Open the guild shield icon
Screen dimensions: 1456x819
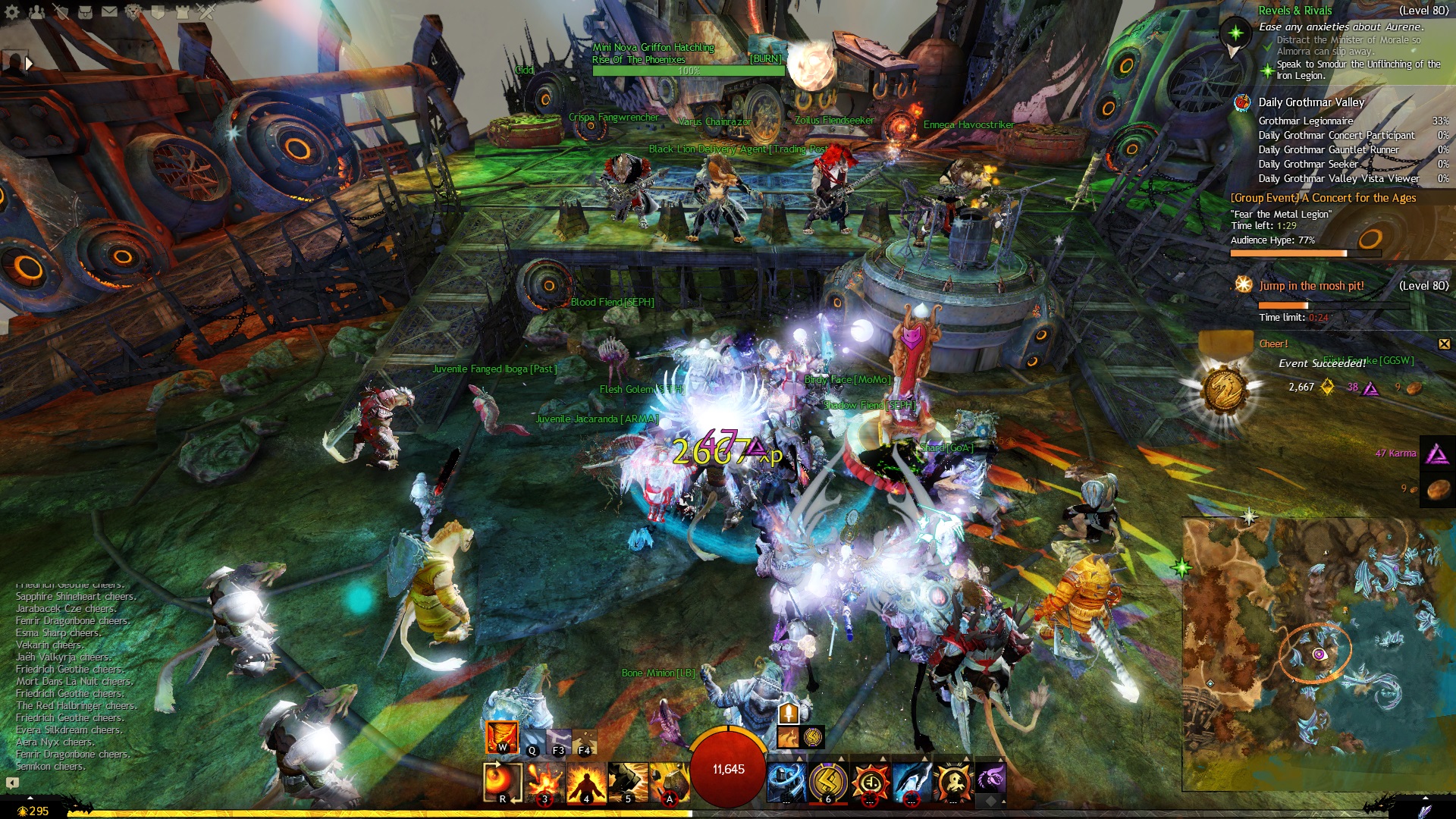coord(158,11)
